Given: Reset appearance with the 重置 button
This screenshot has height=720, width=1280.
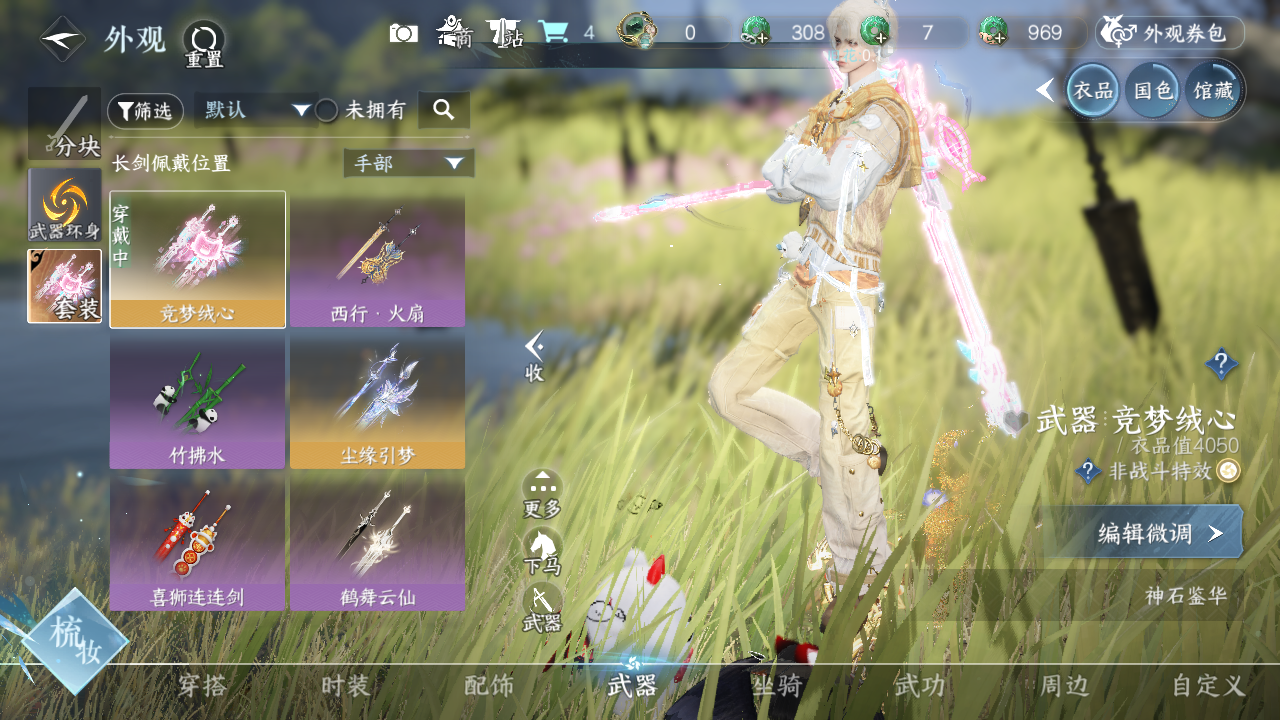Looking at the screenshot, I should [x=204, y=43].
